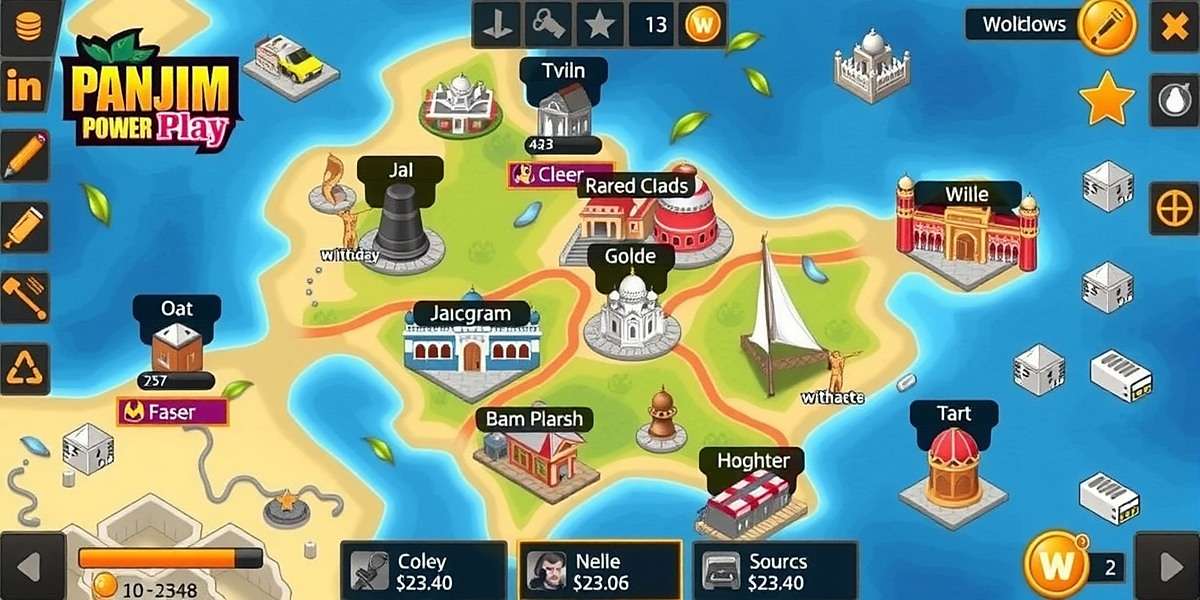1200x600 pixels.
Task: Advance with the bottom right arrow button
Action: pos(1172,569)
